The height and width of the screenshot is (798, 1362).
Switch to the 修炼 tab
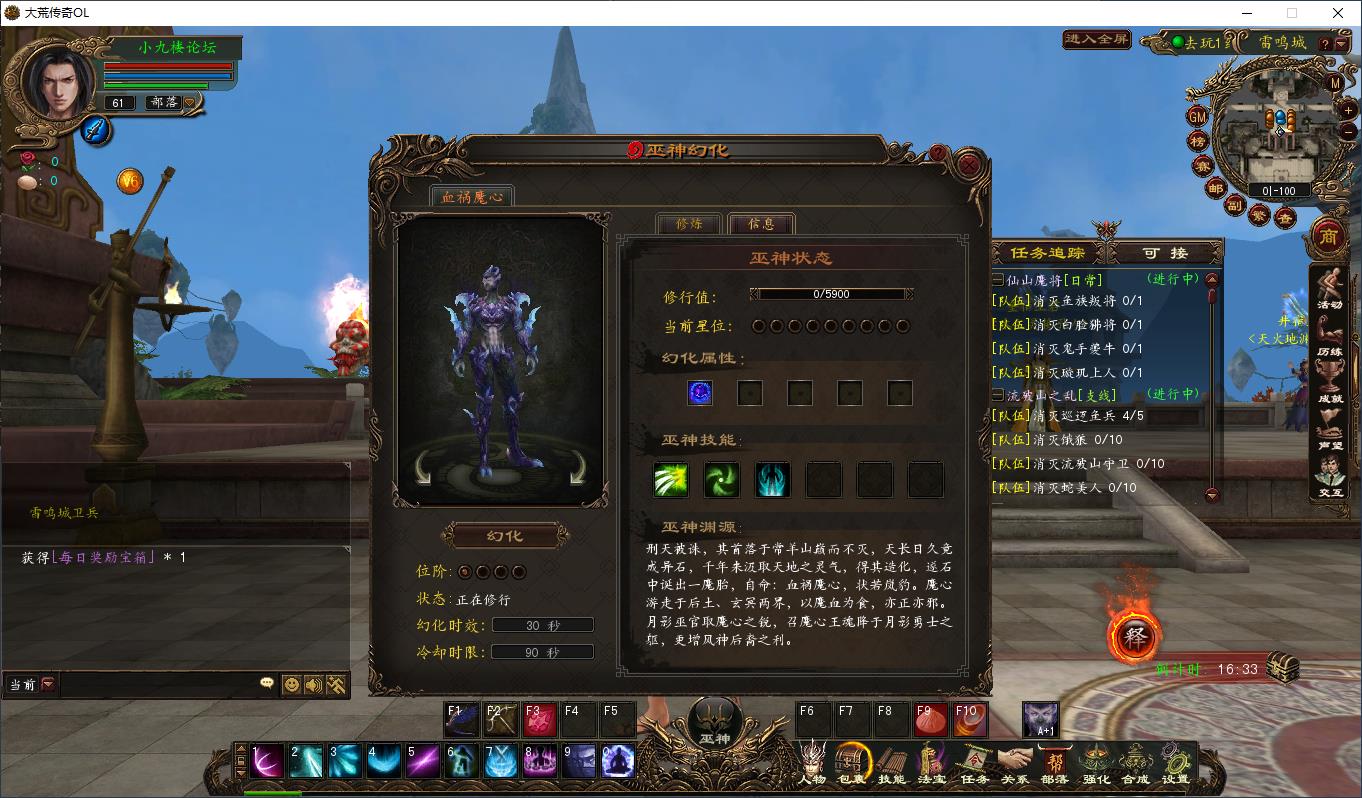click(689, 224)
